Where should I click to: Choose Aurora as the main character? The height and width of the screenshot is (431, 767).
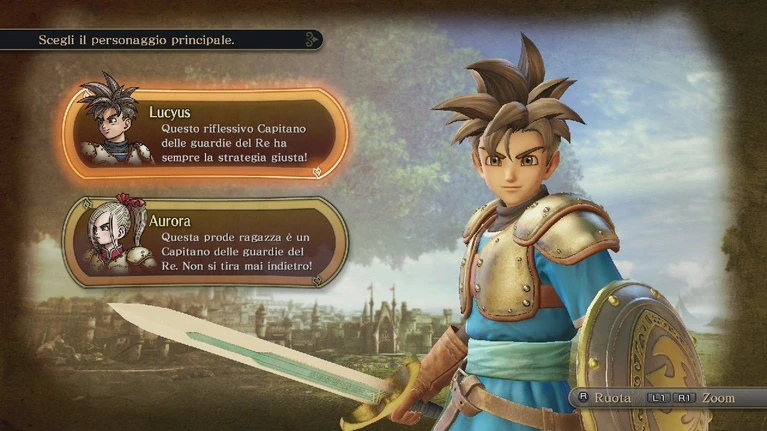tap(205, 241)
